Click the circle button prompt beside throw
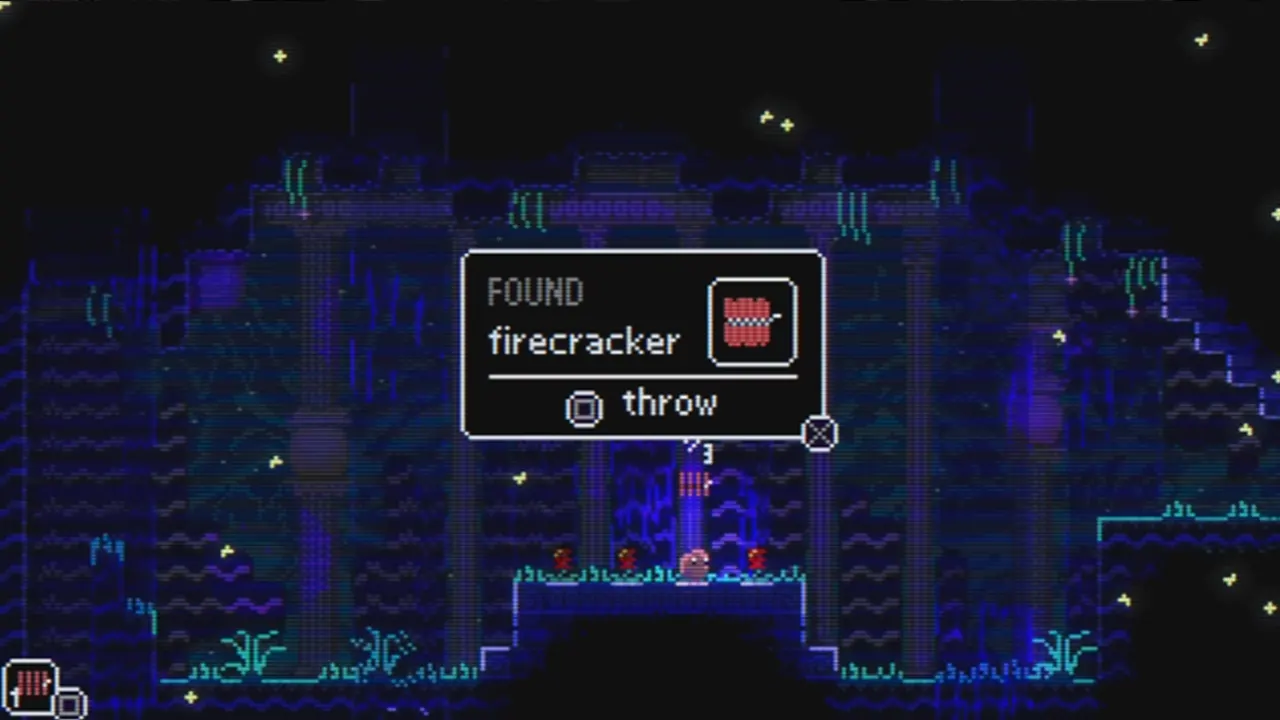This screenshot has width=1280, height=720. click(x=584, y=407)
